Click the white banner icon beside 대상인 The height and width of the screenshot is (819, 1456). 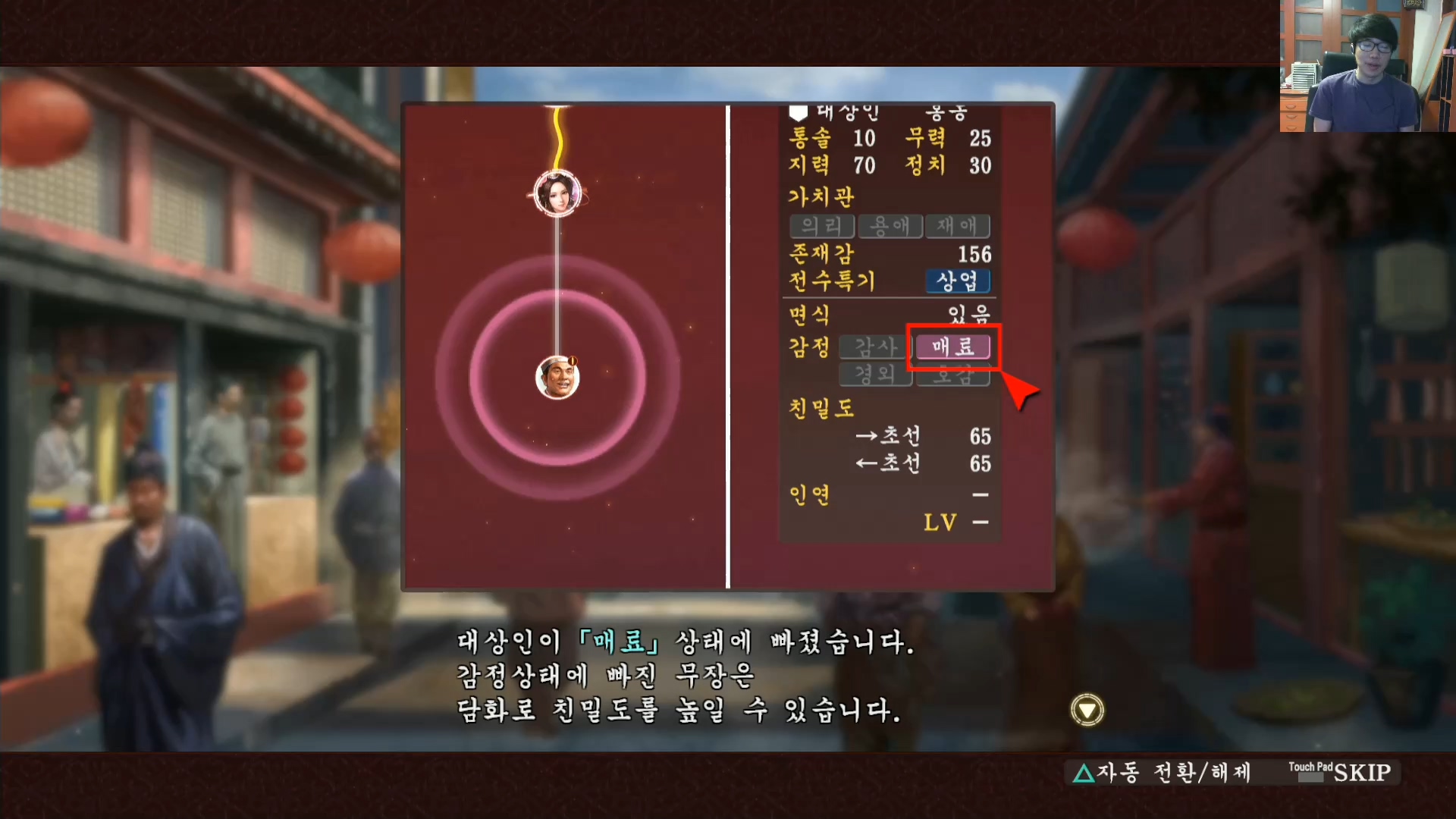[x=797, y=112]
